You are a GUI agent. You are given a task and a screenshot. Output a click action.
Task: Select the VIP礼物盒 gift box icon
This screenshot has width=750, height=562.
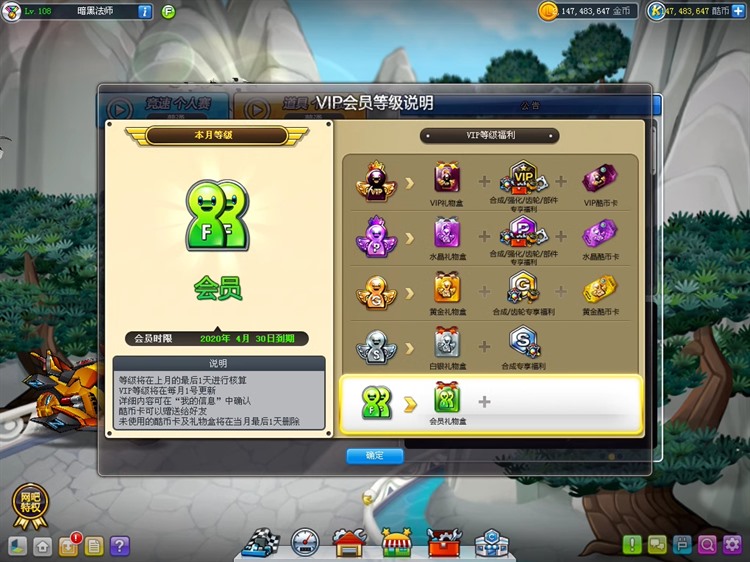point(446,179)
